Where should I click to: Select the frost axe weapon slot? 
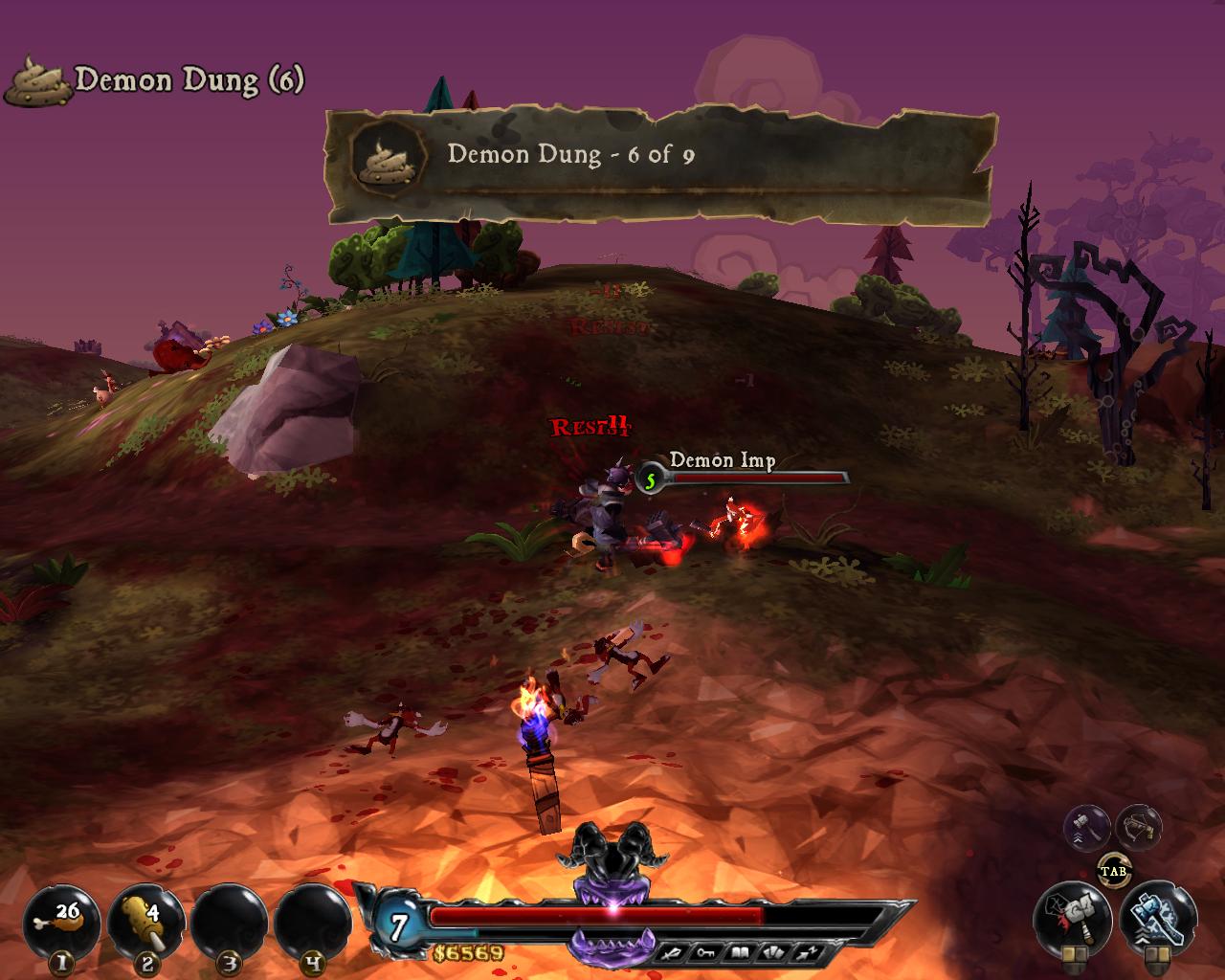point(1156,919)
